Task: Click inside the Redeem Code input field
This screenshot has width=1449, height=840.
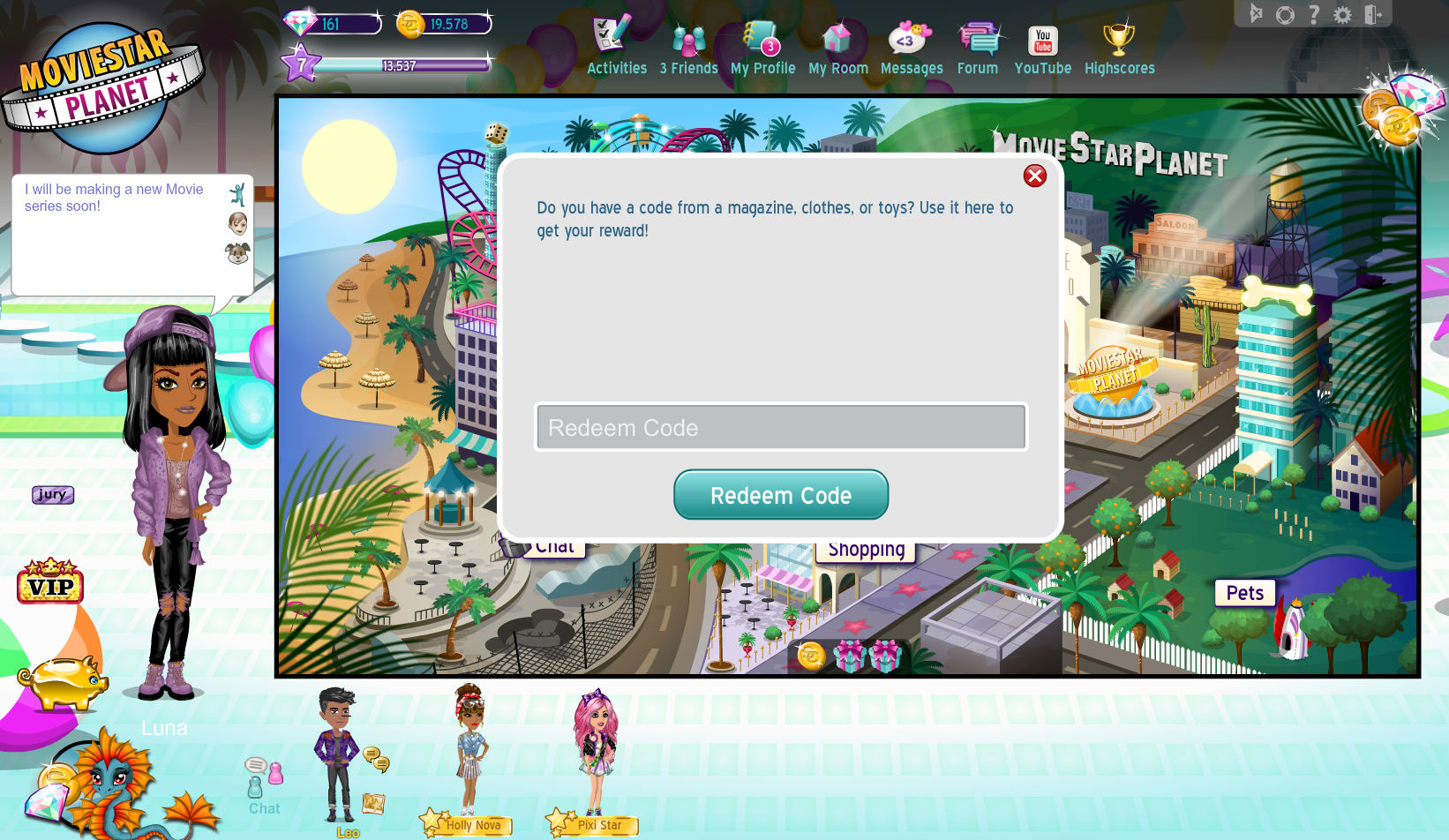Action: pyautogui.click(x=780, y=427)
